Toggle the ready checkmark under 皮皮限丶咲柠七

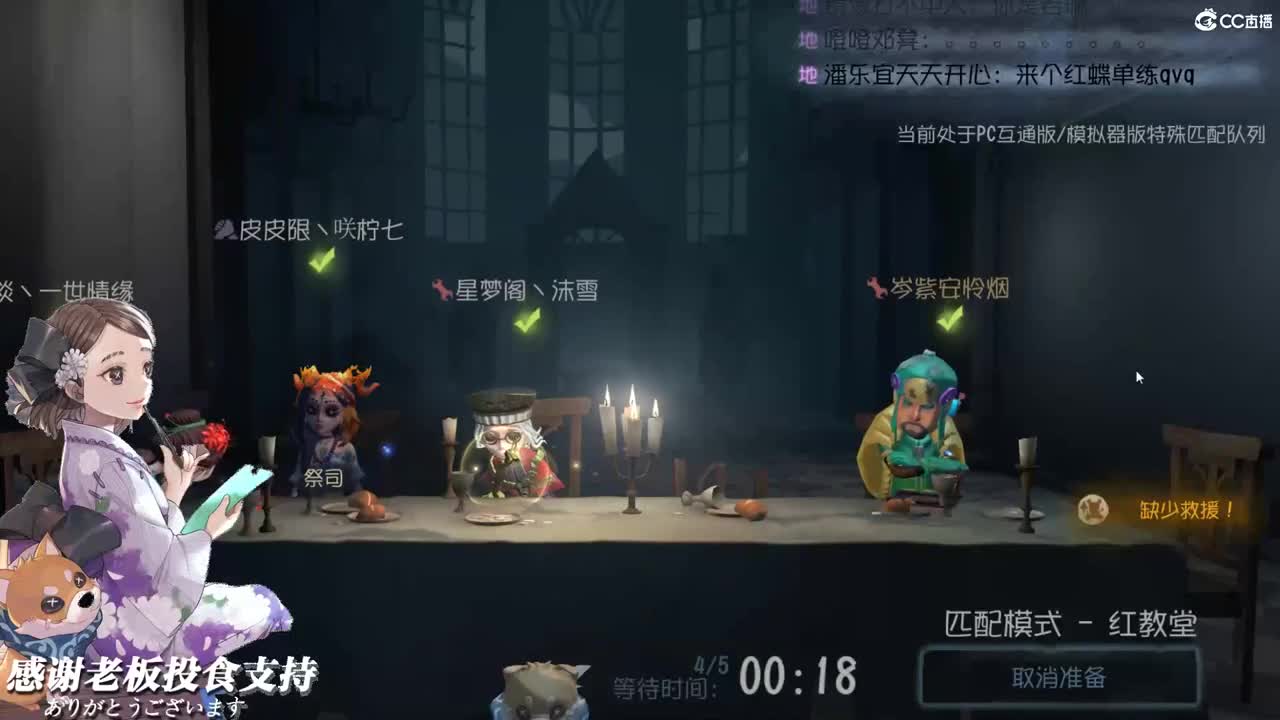point(318,260)
